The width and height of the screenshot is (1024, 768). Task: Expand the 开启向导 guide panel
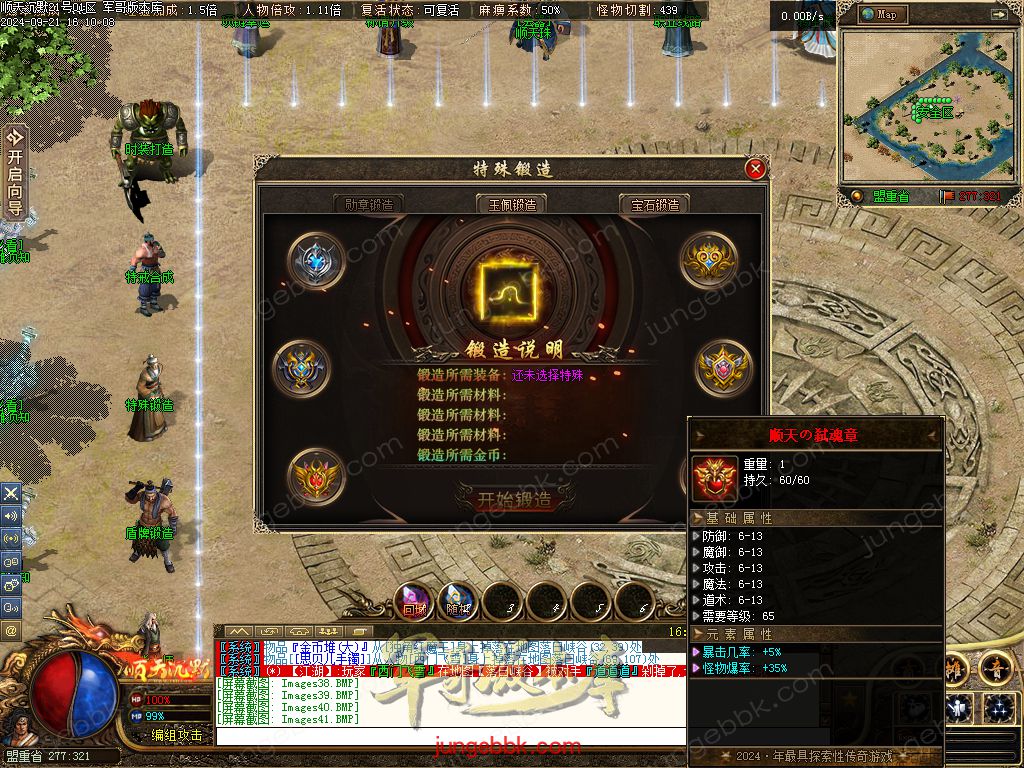pos(14,172)
